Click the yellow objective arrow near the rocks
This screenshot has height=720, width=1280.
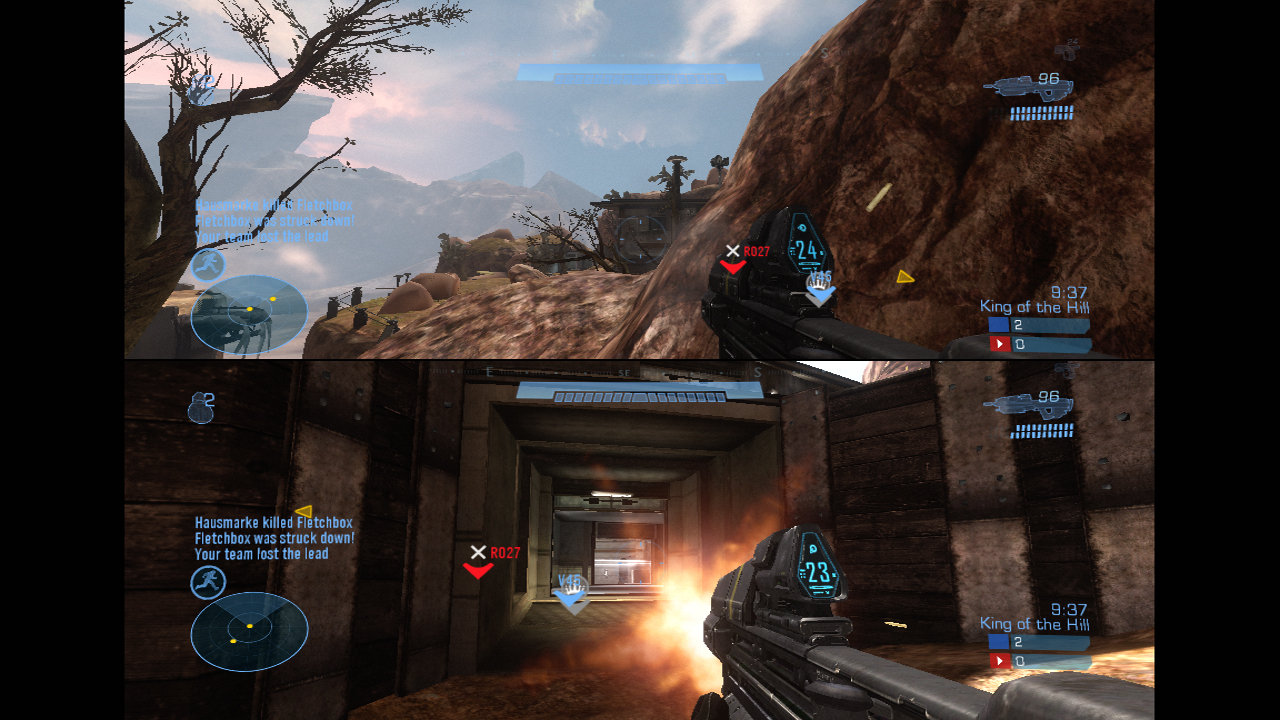[x=905, y=278]
